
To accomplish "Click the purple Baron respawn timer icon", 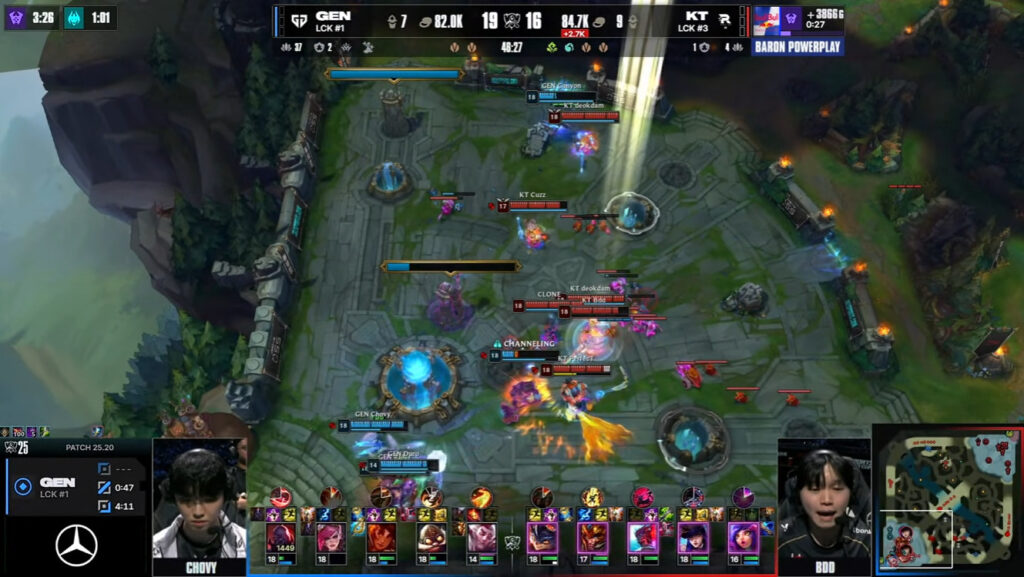I will pyautogui.click(x=16, y=17).
